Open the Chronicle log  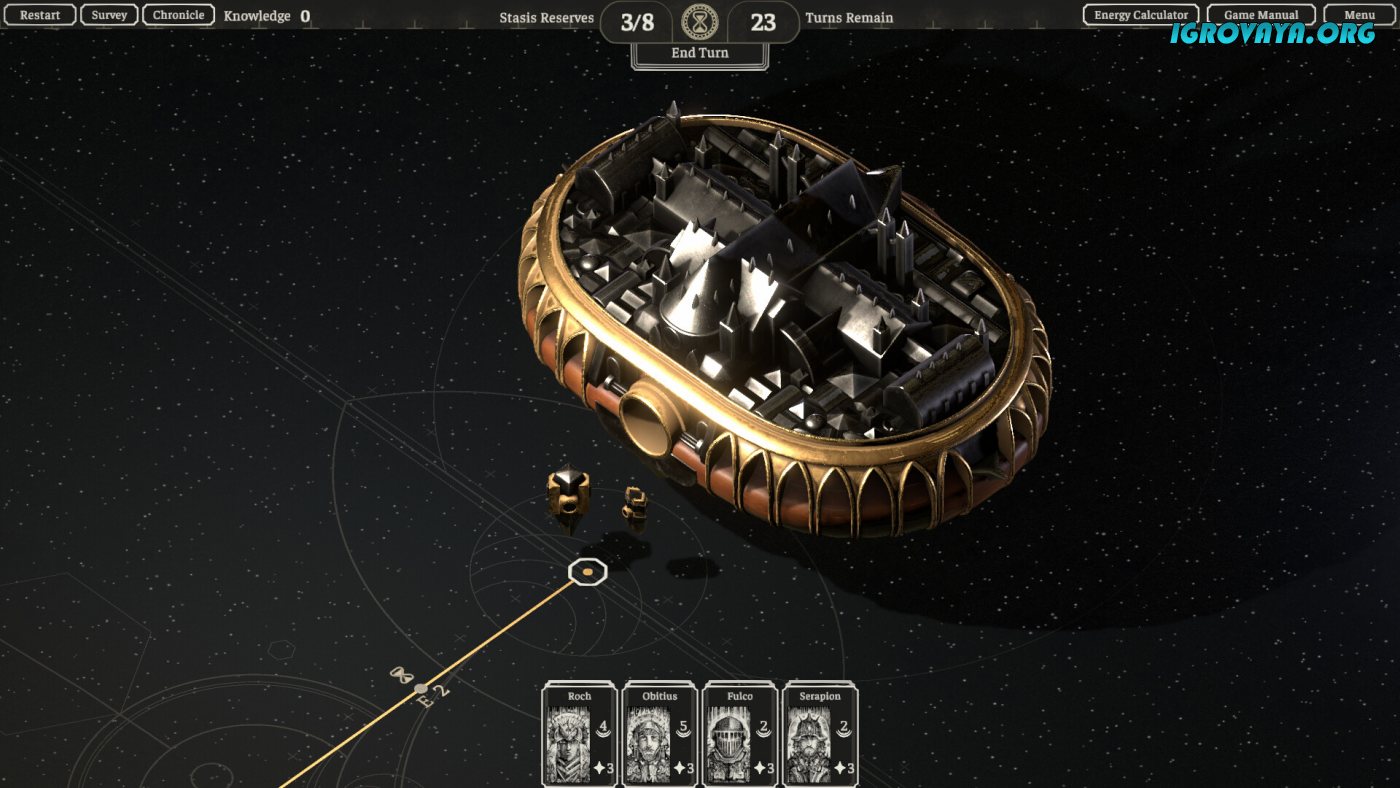pyautogui.click(x=179, y=15)
